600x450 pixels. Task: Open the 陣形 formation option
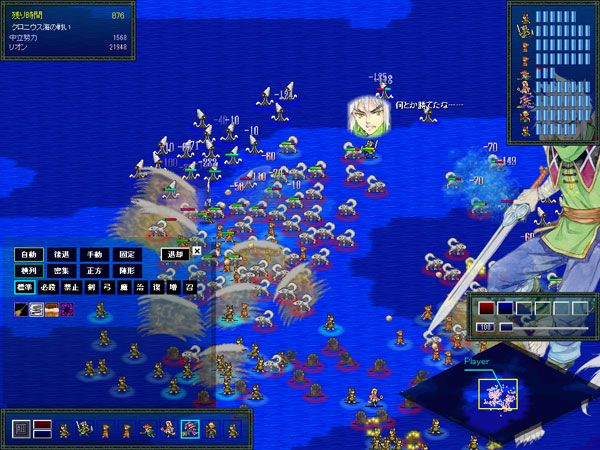tap(125, 270)
